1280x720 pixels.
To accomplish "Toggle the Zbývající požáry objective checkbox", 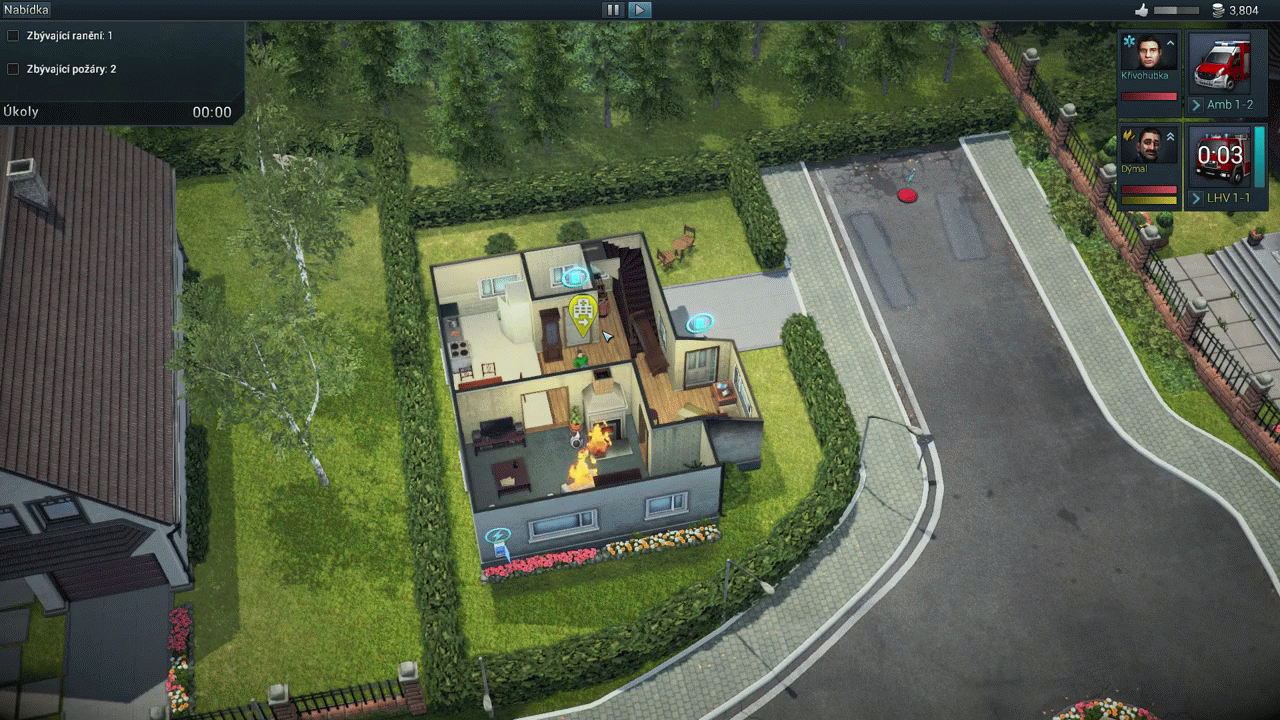I will [13, 69].
